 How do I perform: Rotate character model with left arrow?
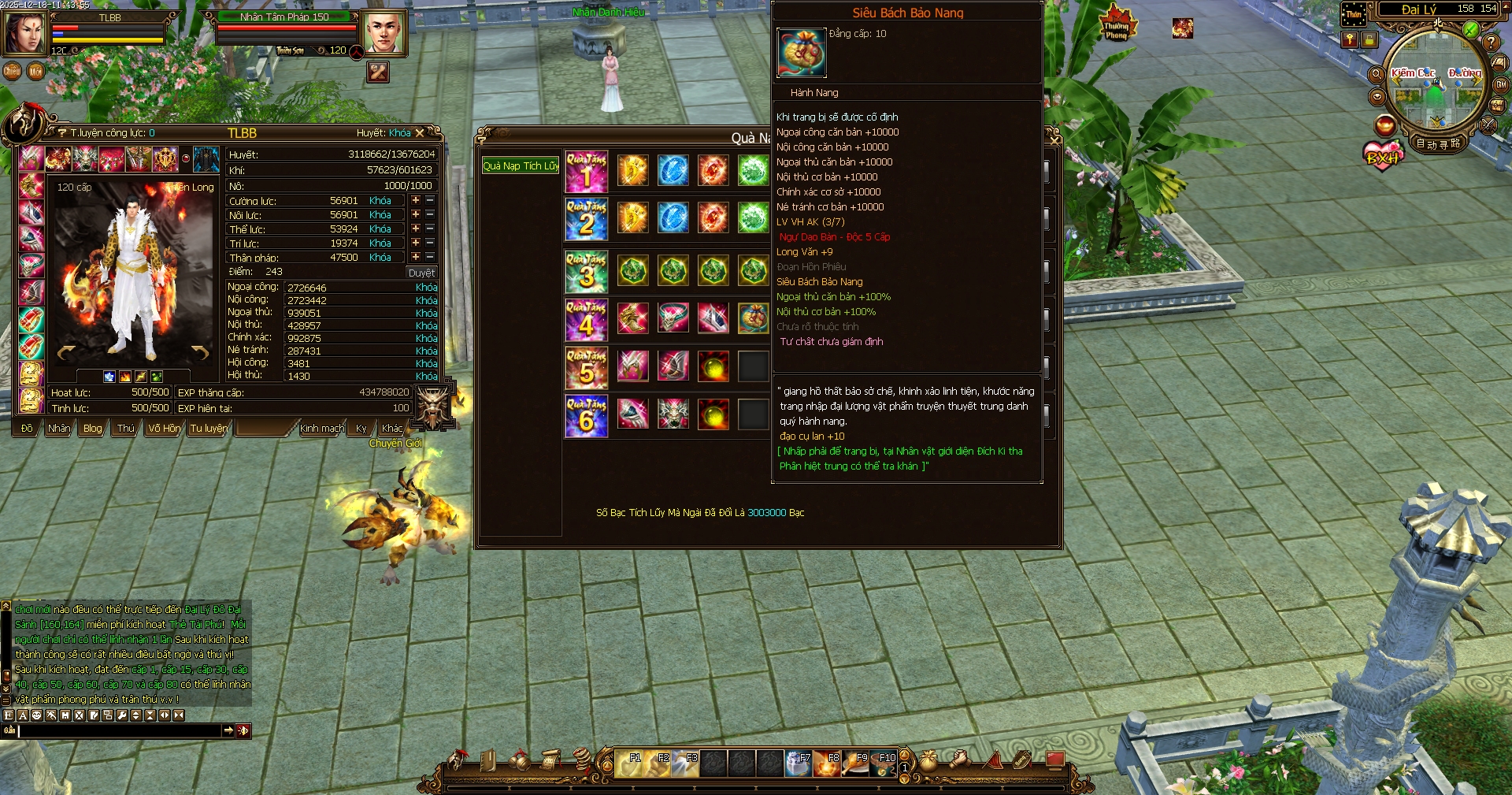66,352
